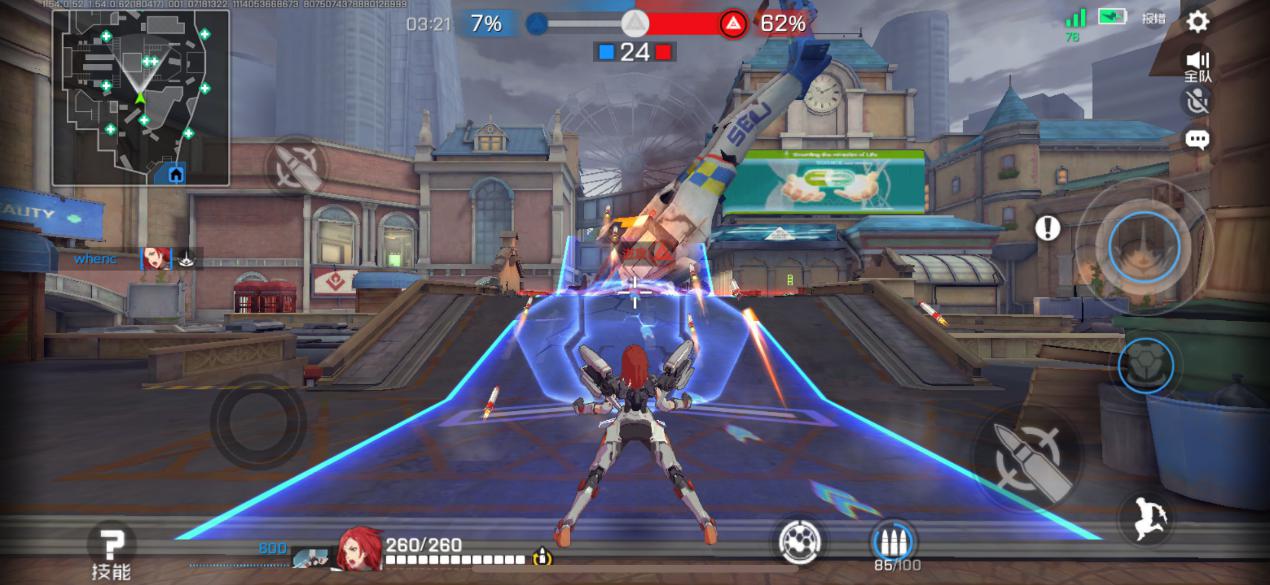Reload using the bullets ammo icon
This screenshot has height=585, width=1270.
click(x=892, y=542)
